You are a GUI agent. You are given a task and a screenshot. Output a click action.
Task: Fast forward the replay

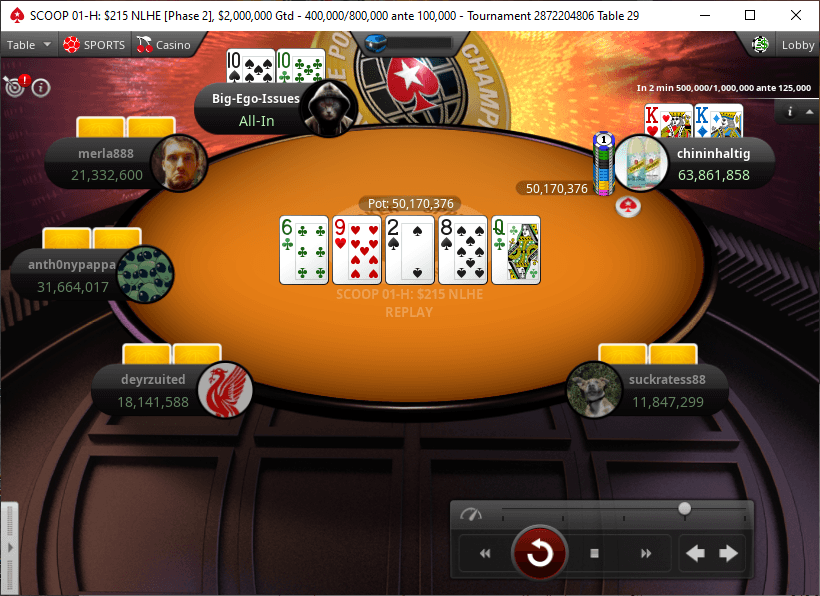point(646,553)
